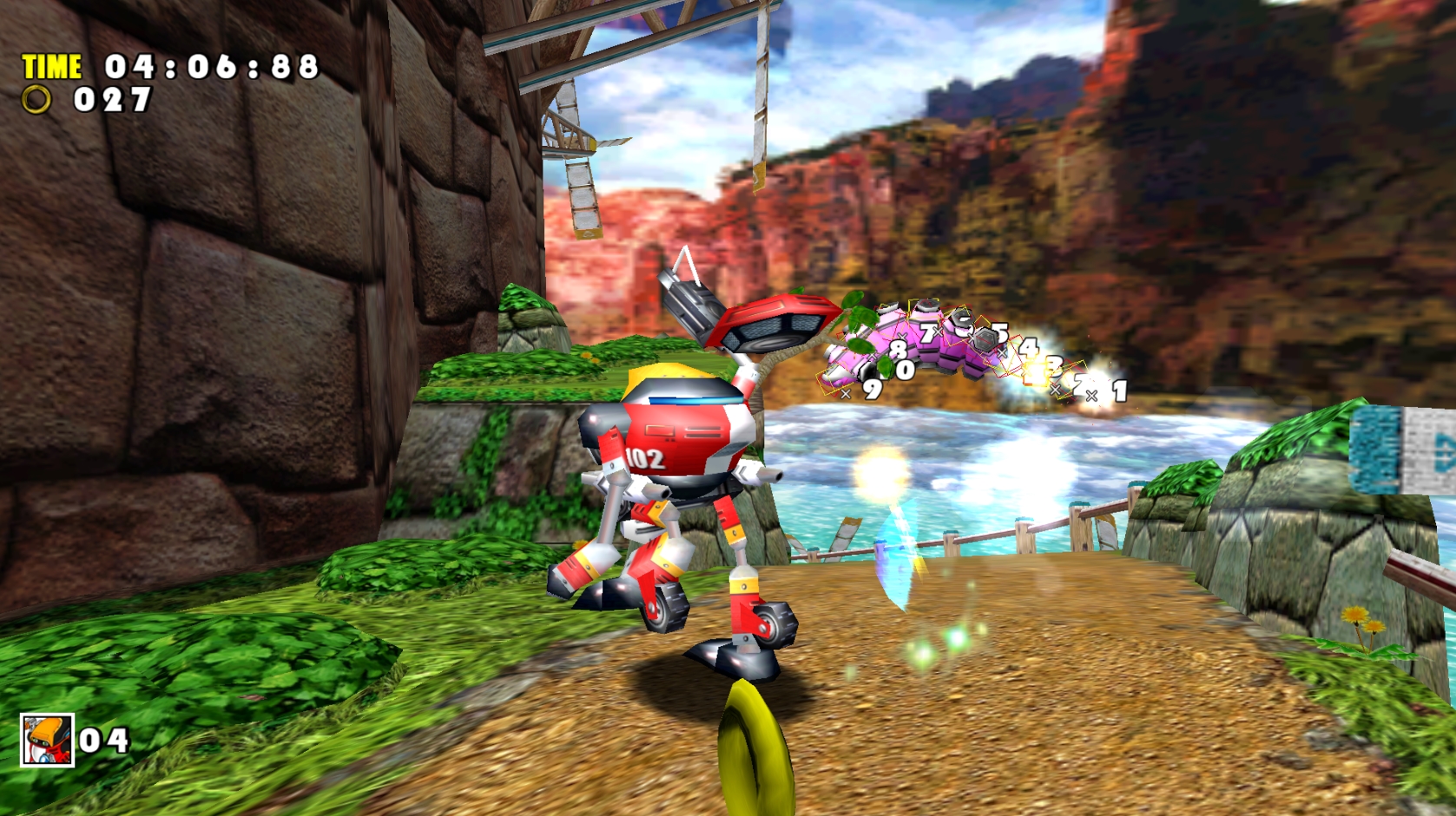
Task: Select lock-on target marker ×5
Action: coord(1001,332)
